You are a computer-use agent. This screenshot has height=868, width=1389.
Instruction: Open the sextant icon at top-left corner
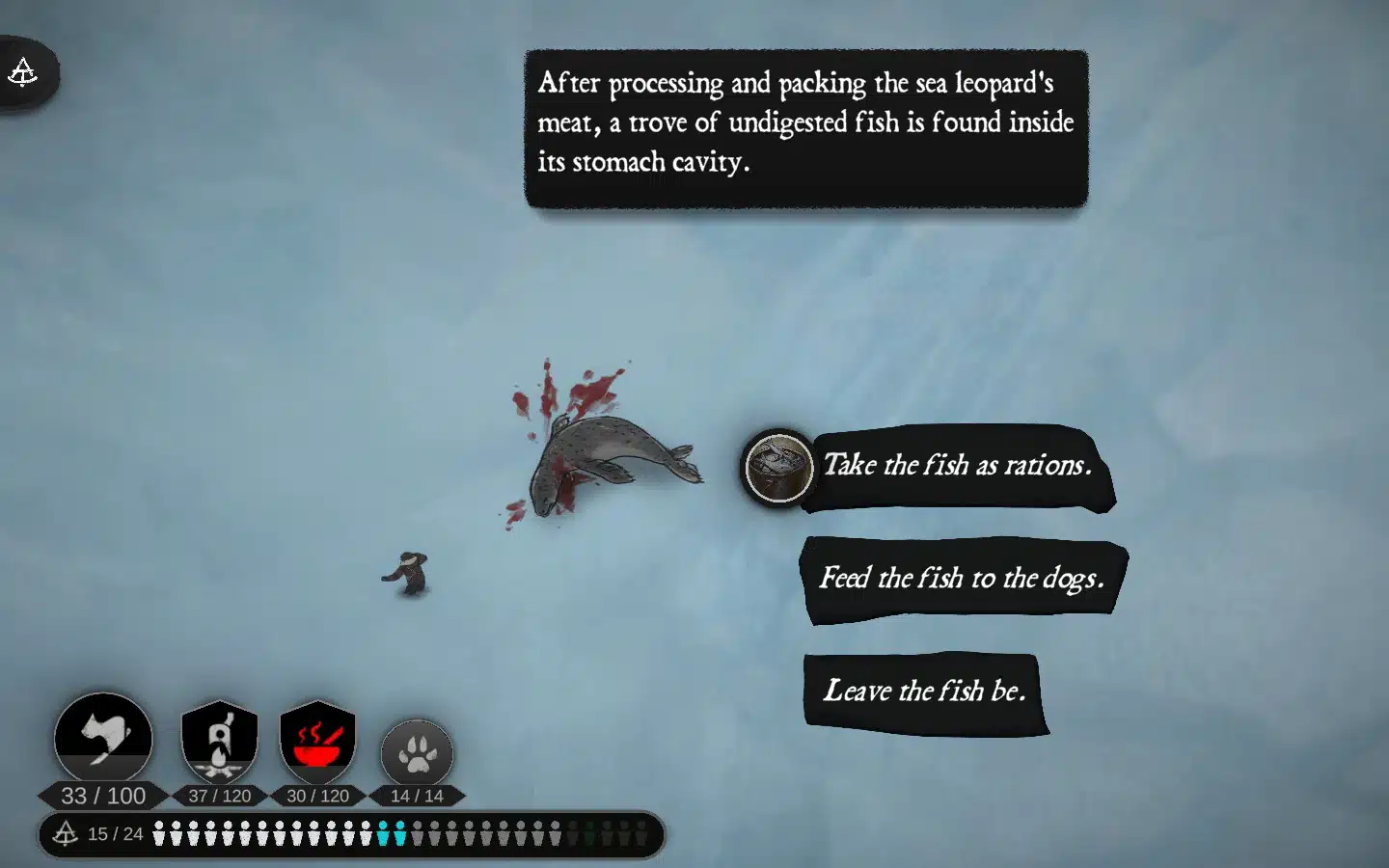[x=23, y=72]
